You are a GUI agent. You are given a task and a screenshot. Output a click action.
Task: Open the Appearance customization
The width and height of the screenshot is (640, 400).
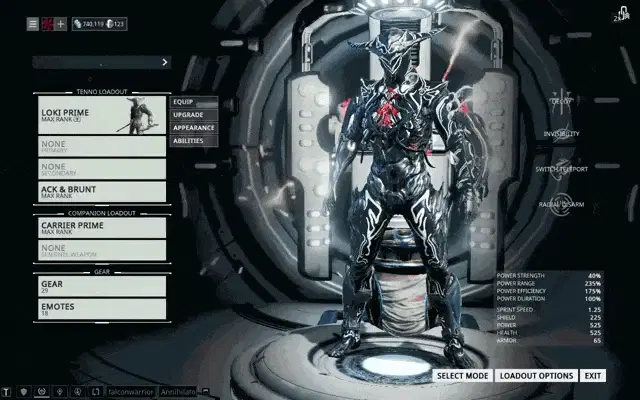[194, 128]
